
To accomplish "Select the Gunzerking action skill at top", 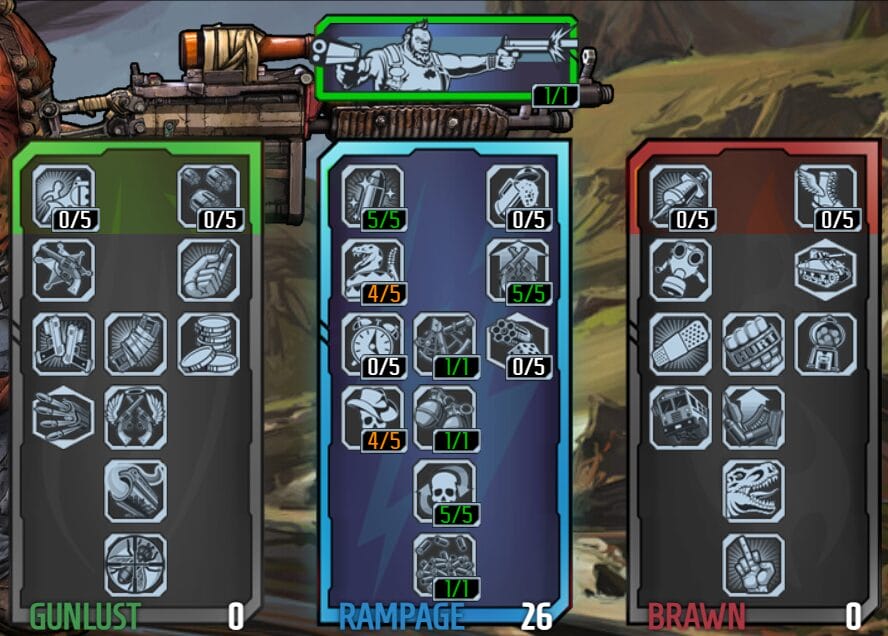I will coord(446,58).
